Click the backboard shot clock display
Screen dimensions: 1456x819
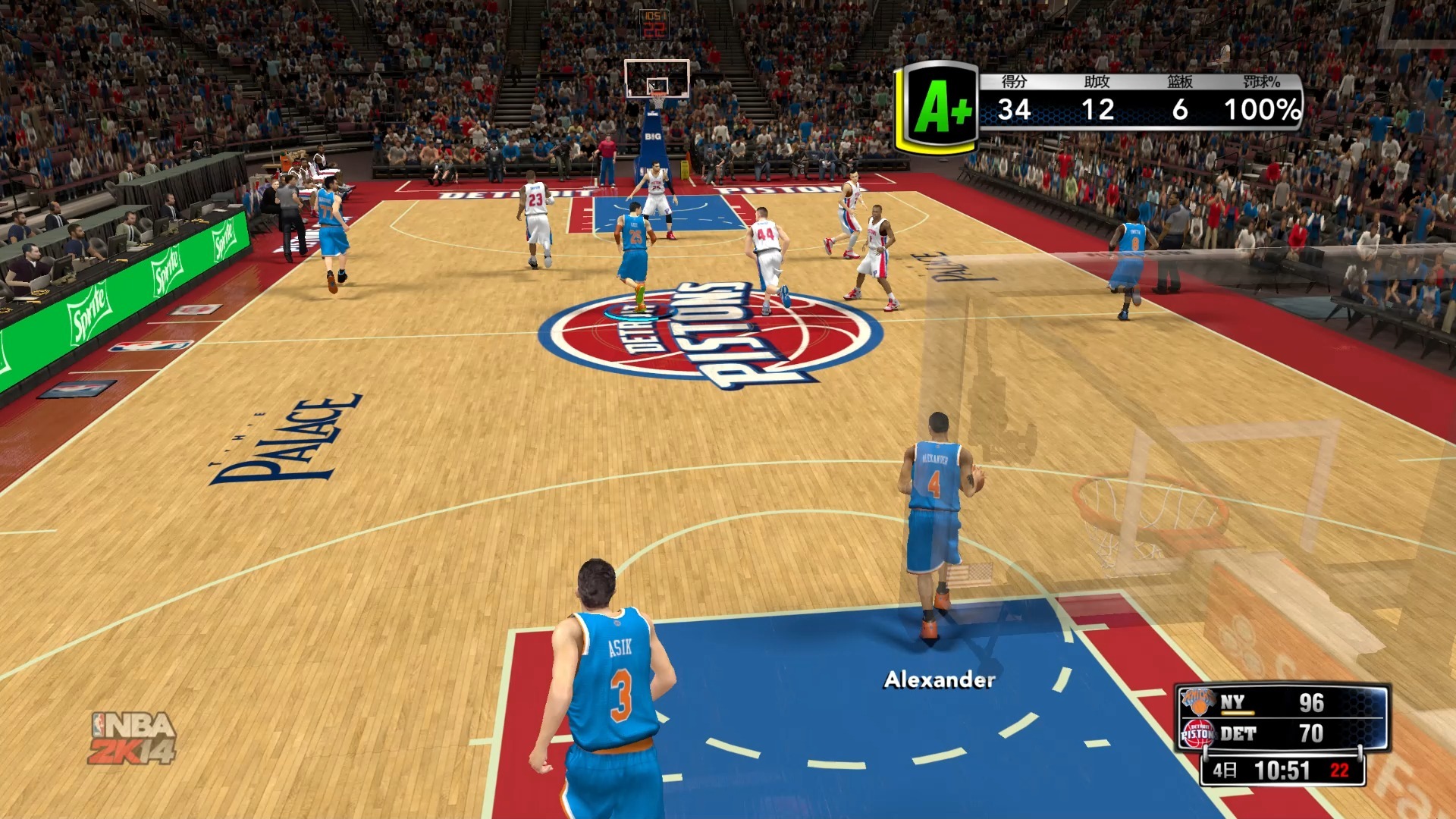coord(656,23)
